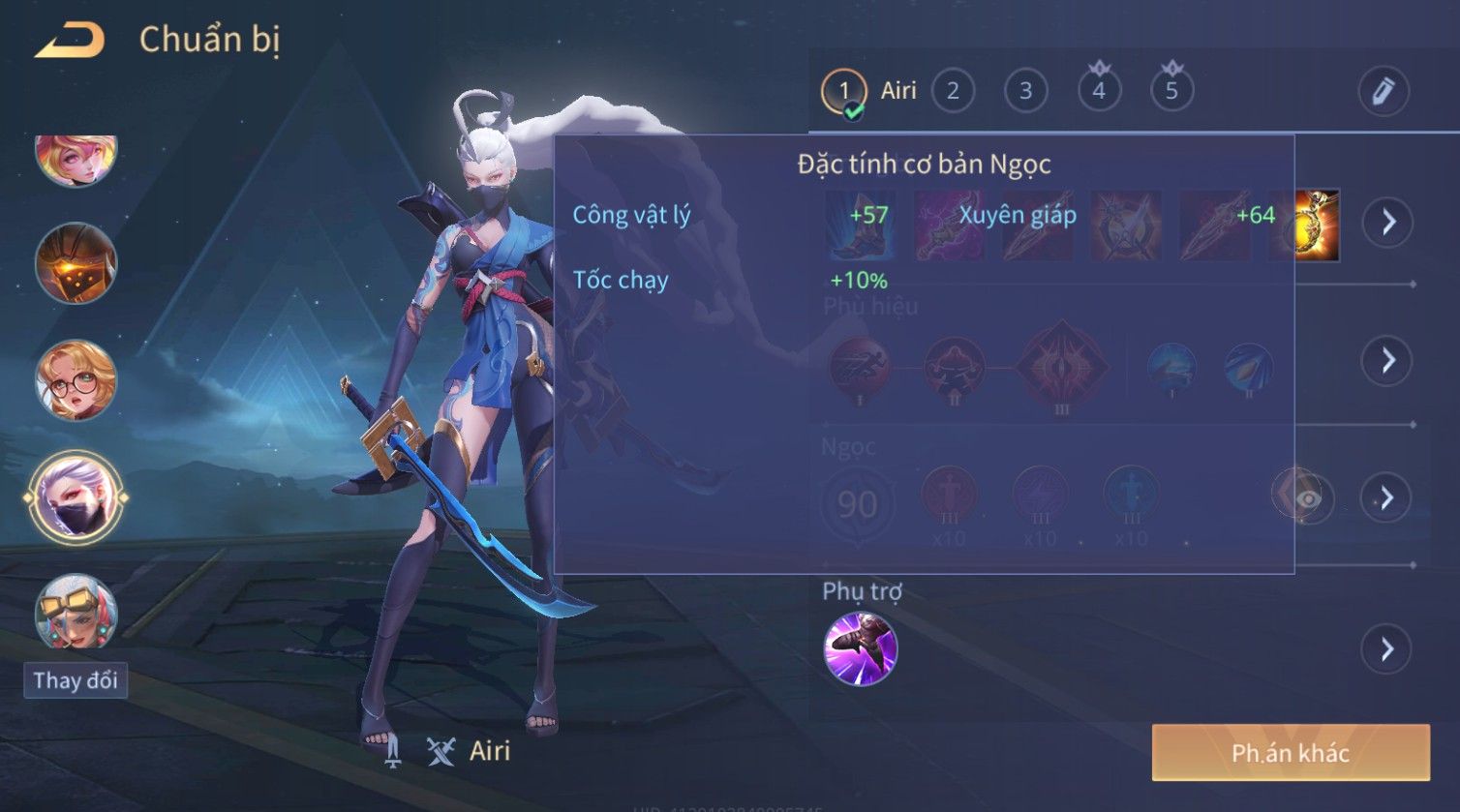1460x812 pixels.
Task: Pick the dark armored hero with glowing eyes
Action: (x=76, y=263)
